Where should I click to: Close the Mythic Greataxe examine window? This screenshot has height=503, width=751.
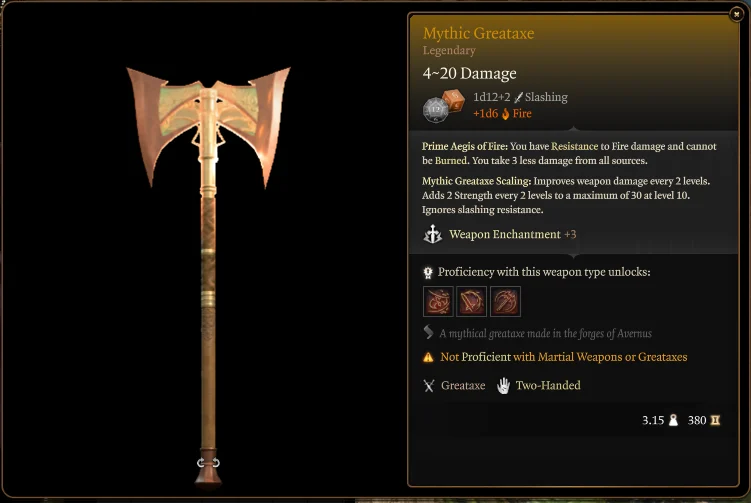736,13
